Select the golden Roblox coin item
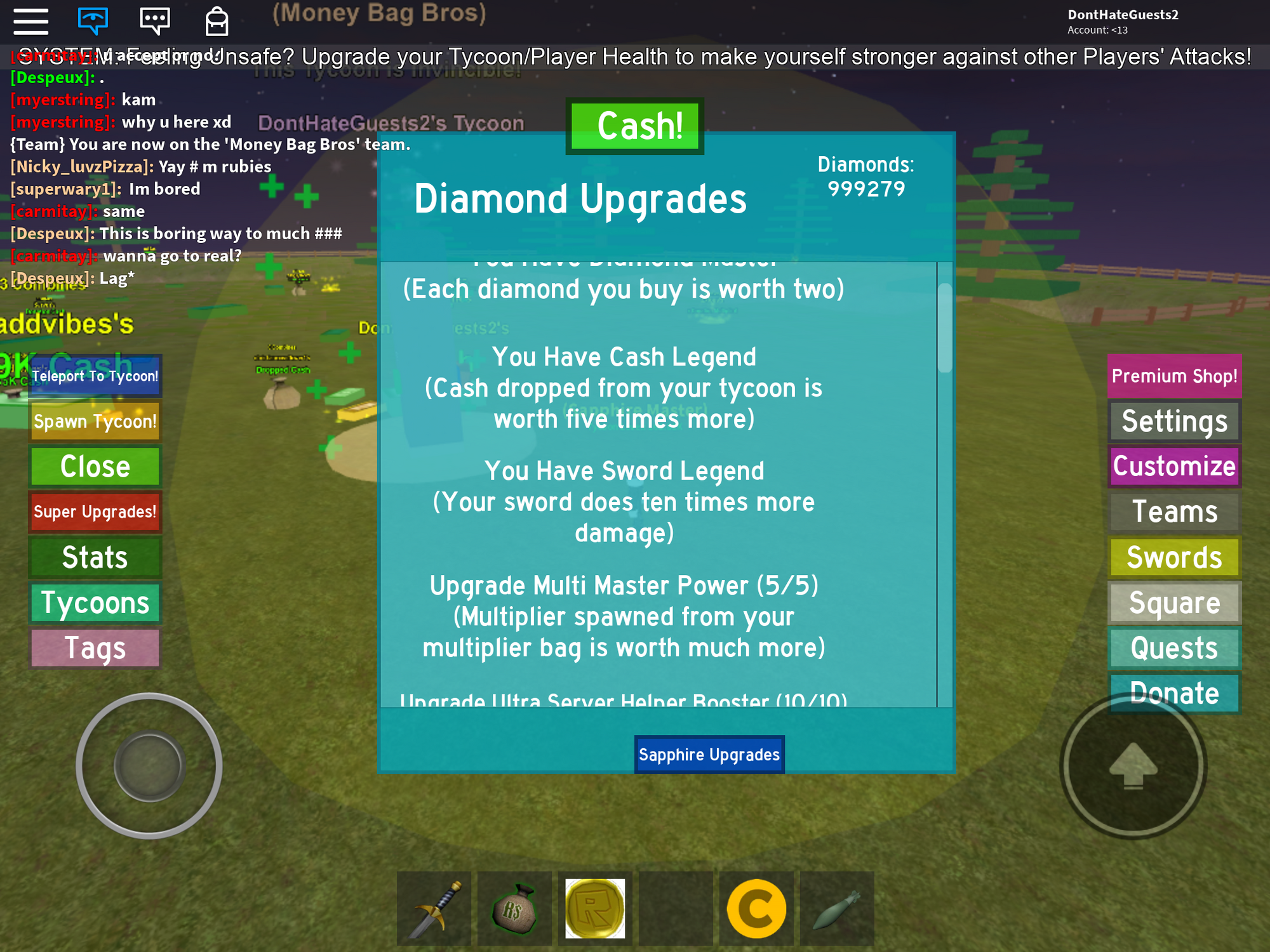The image size is (1270, 952). (595, 908)
